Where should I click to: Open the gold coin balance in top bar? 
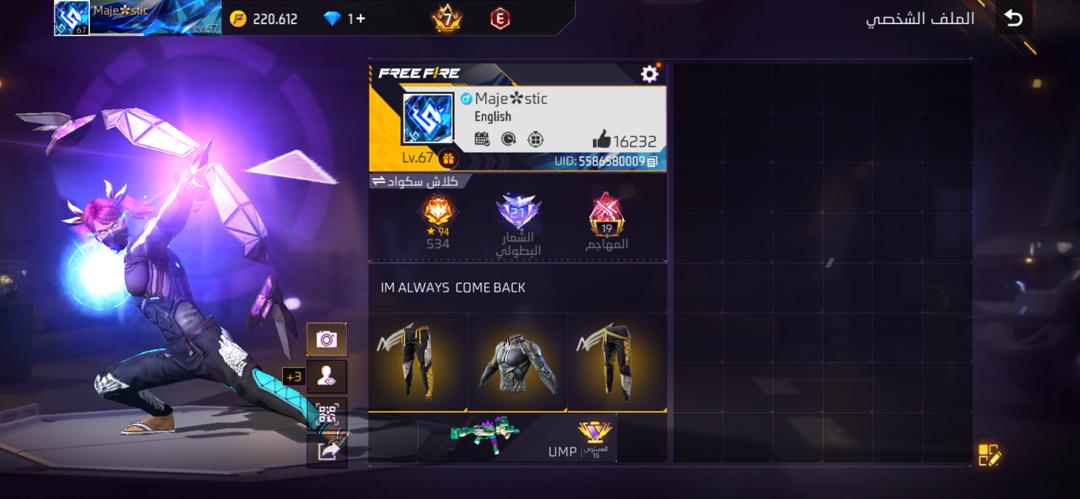(x=264, y=19)
